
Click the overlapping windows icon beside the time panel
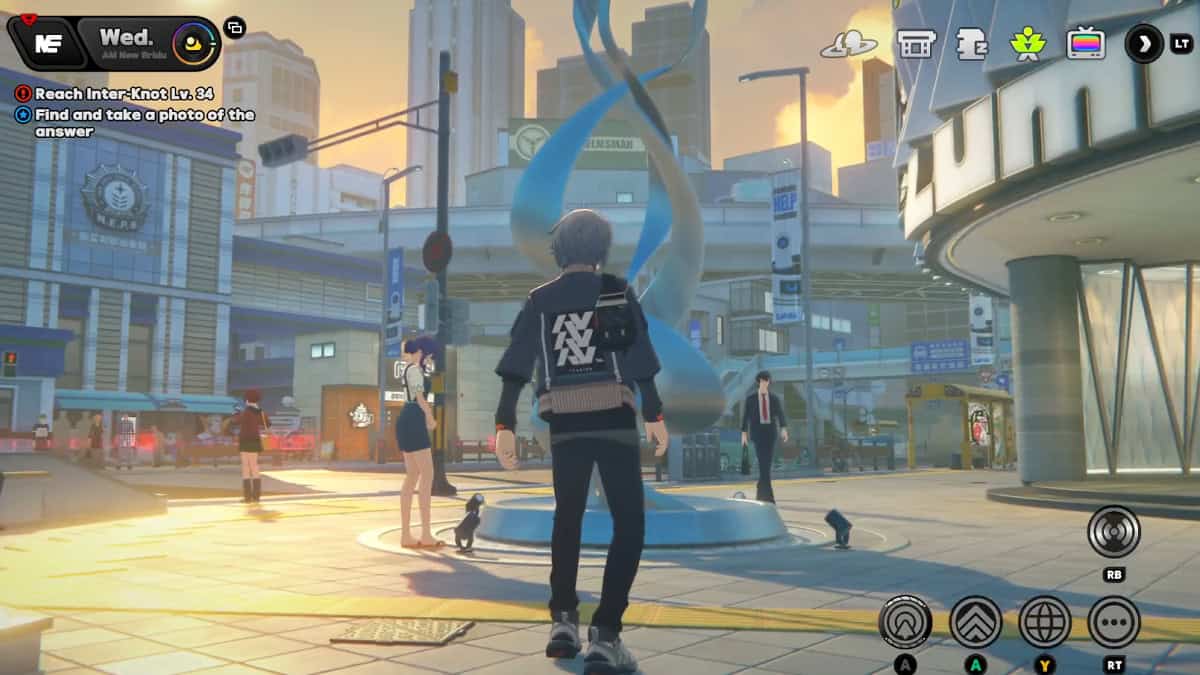pyautogui.click(x=235, y=28)
